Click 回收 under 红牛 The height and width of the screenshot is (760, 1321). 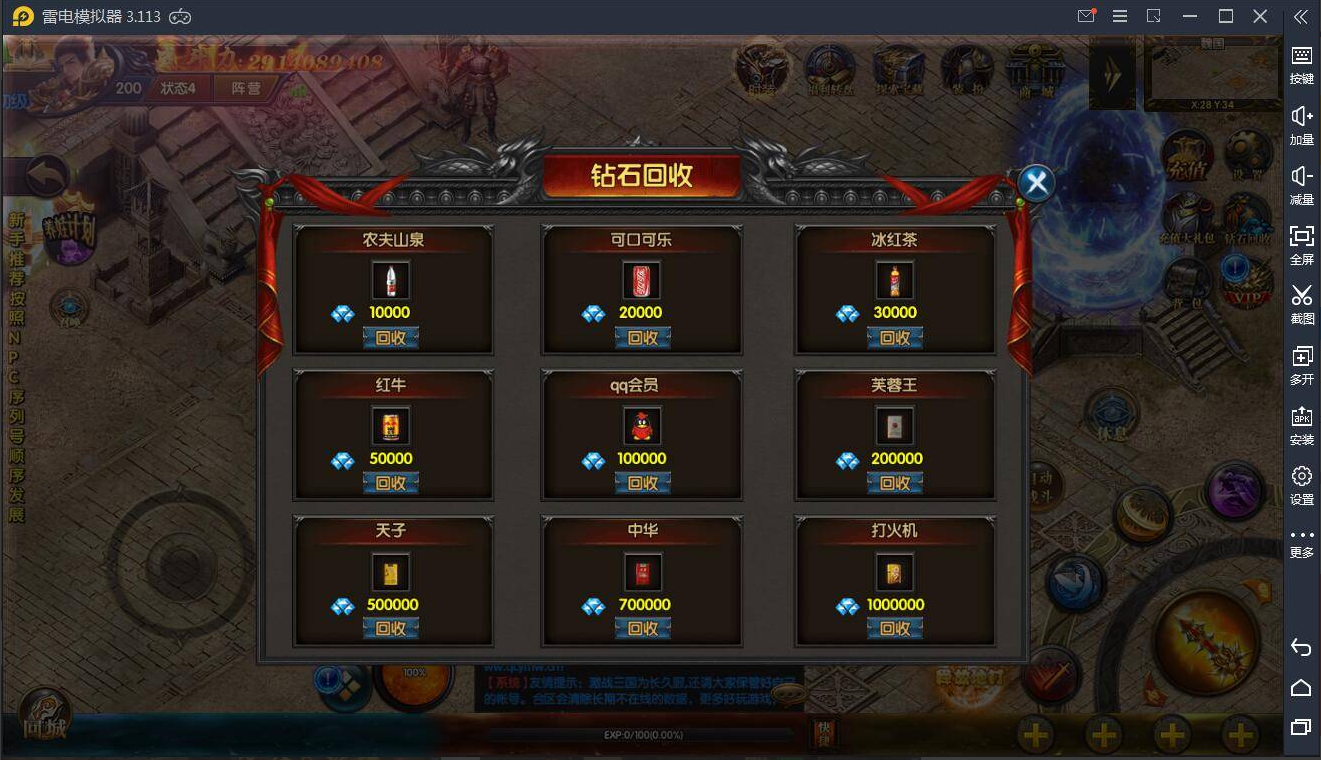point(390,483)
